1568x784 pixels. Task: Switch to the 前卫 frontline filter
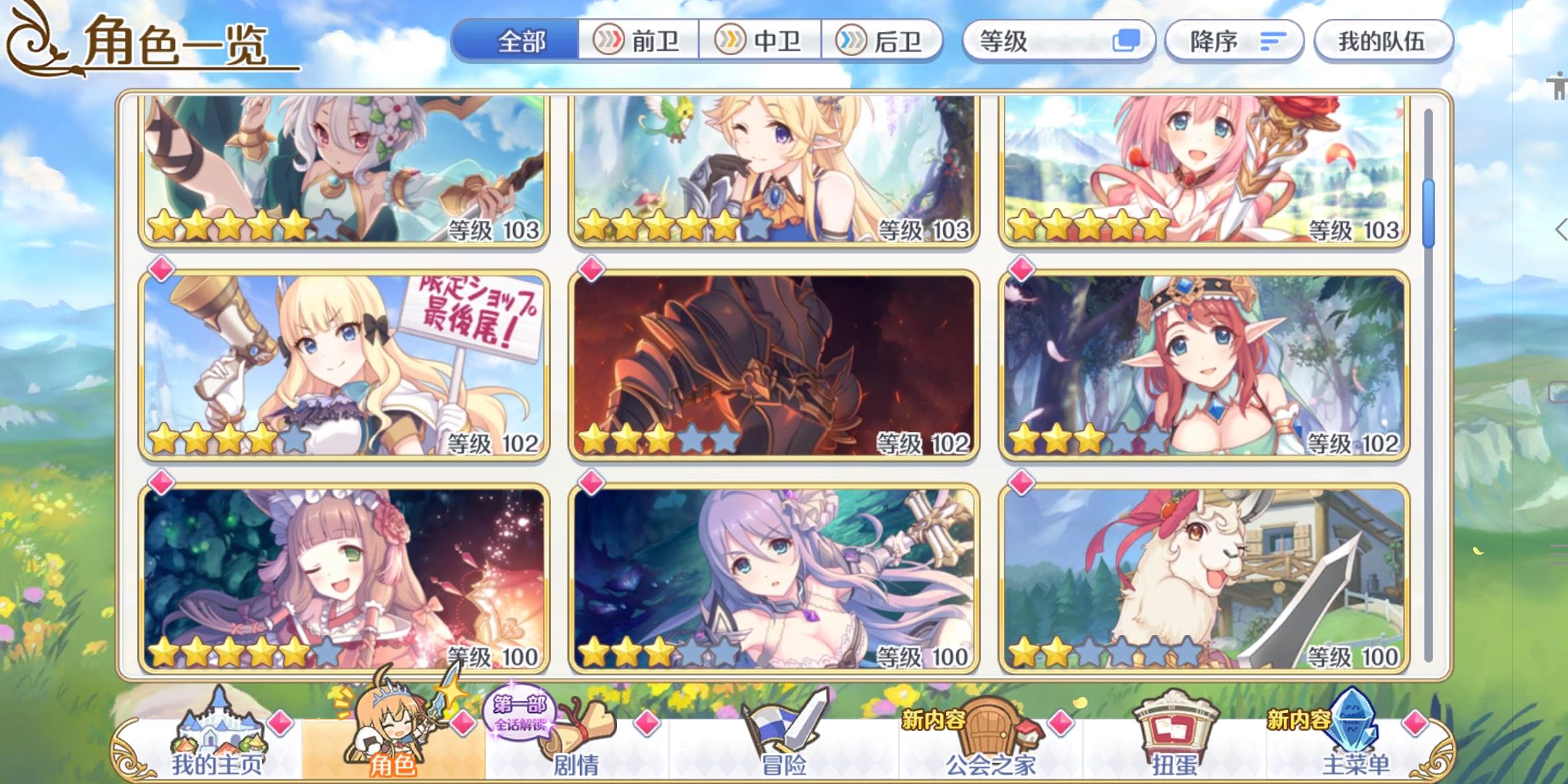point(639,41)
